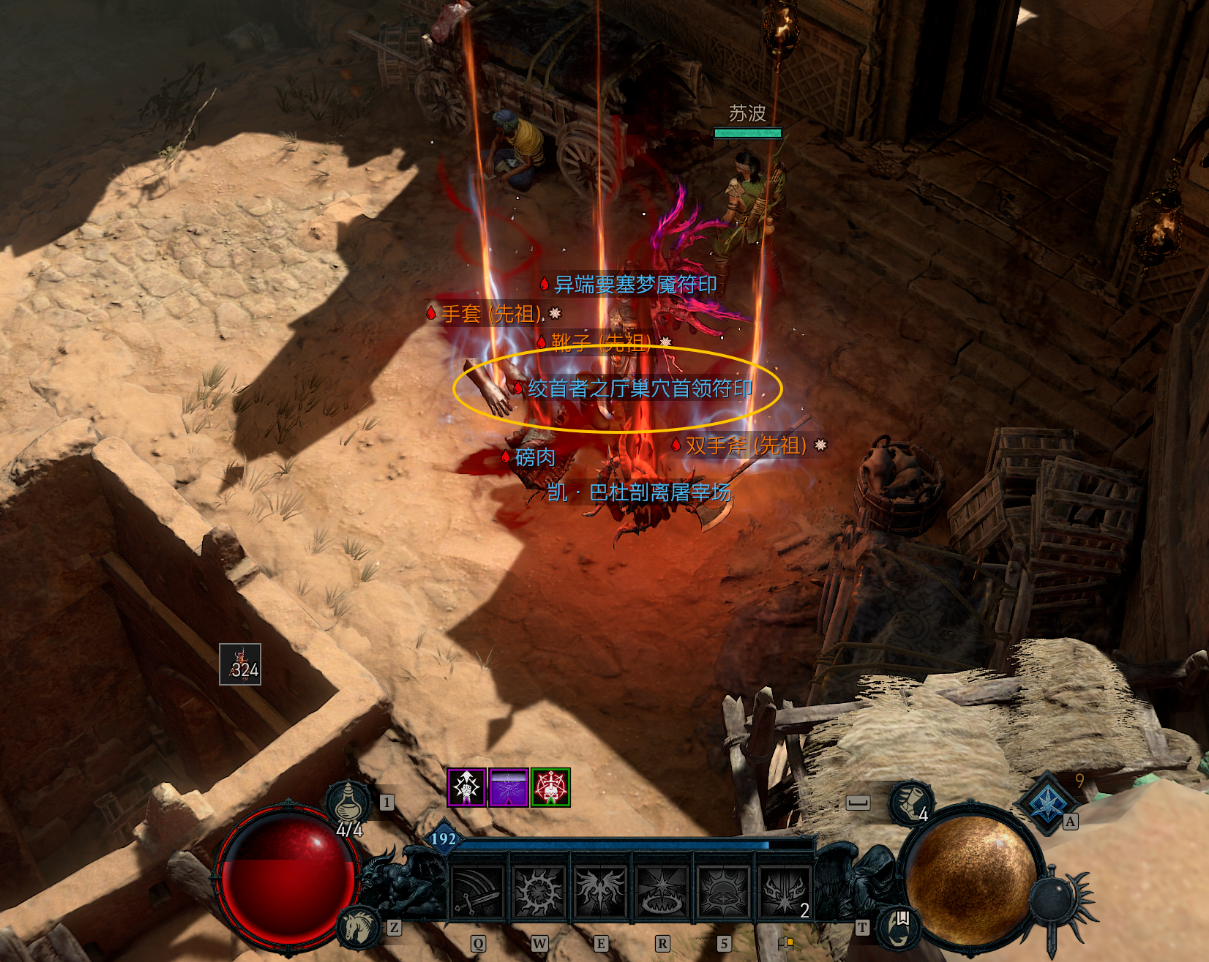1209x962 pixels.
Task: Activate the spiked ring skill slot
Action: click(x=540, y=891)
